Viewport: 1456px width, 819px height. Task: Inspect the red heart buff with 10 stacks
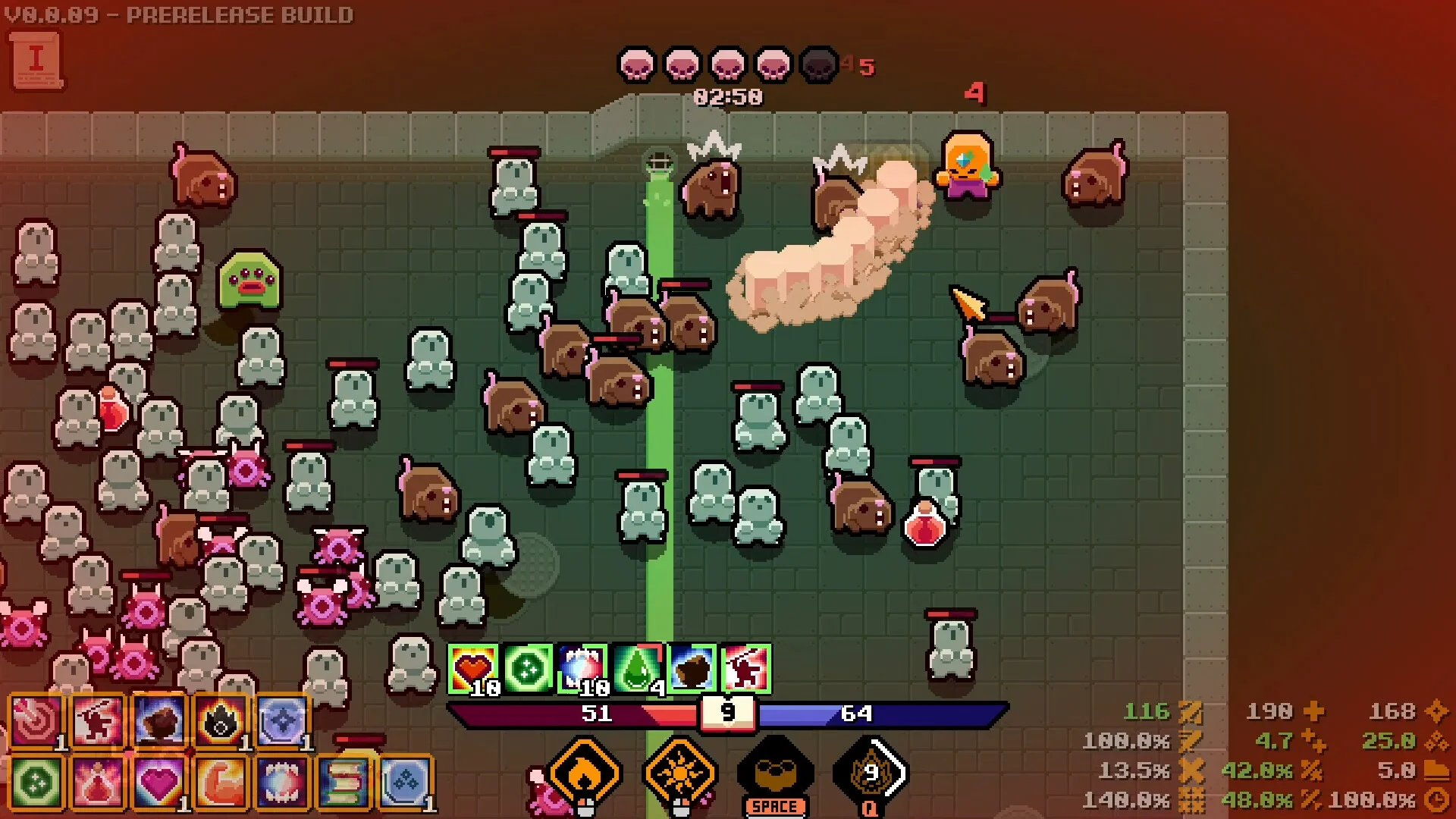tap(473, 669)
